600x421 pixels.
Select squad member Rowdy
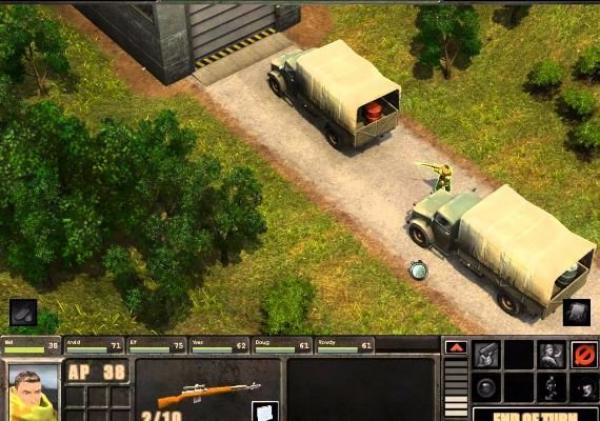click(345, 346)
